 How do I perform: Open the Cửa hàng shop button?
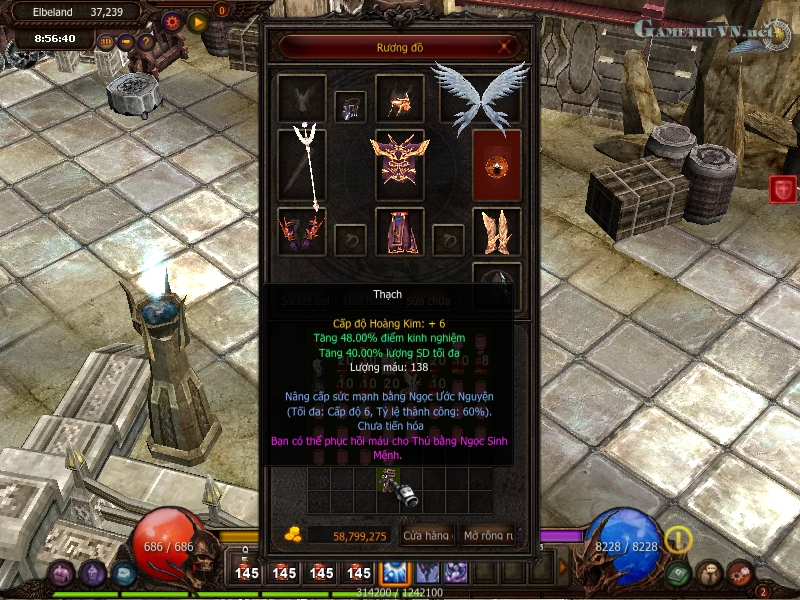click(427, 536)
